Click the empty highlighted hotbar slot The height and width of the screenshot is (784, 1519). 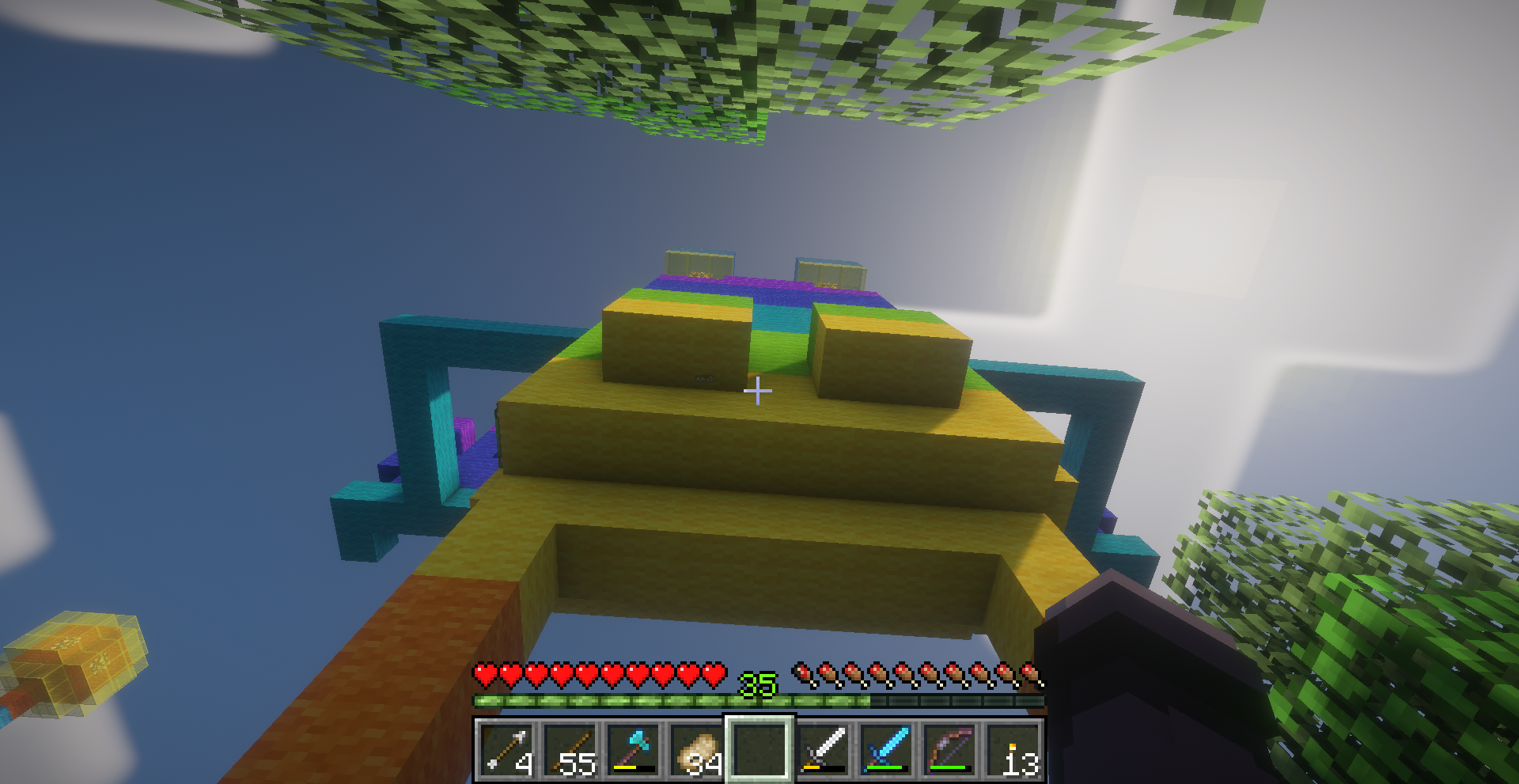click(759, 749)
